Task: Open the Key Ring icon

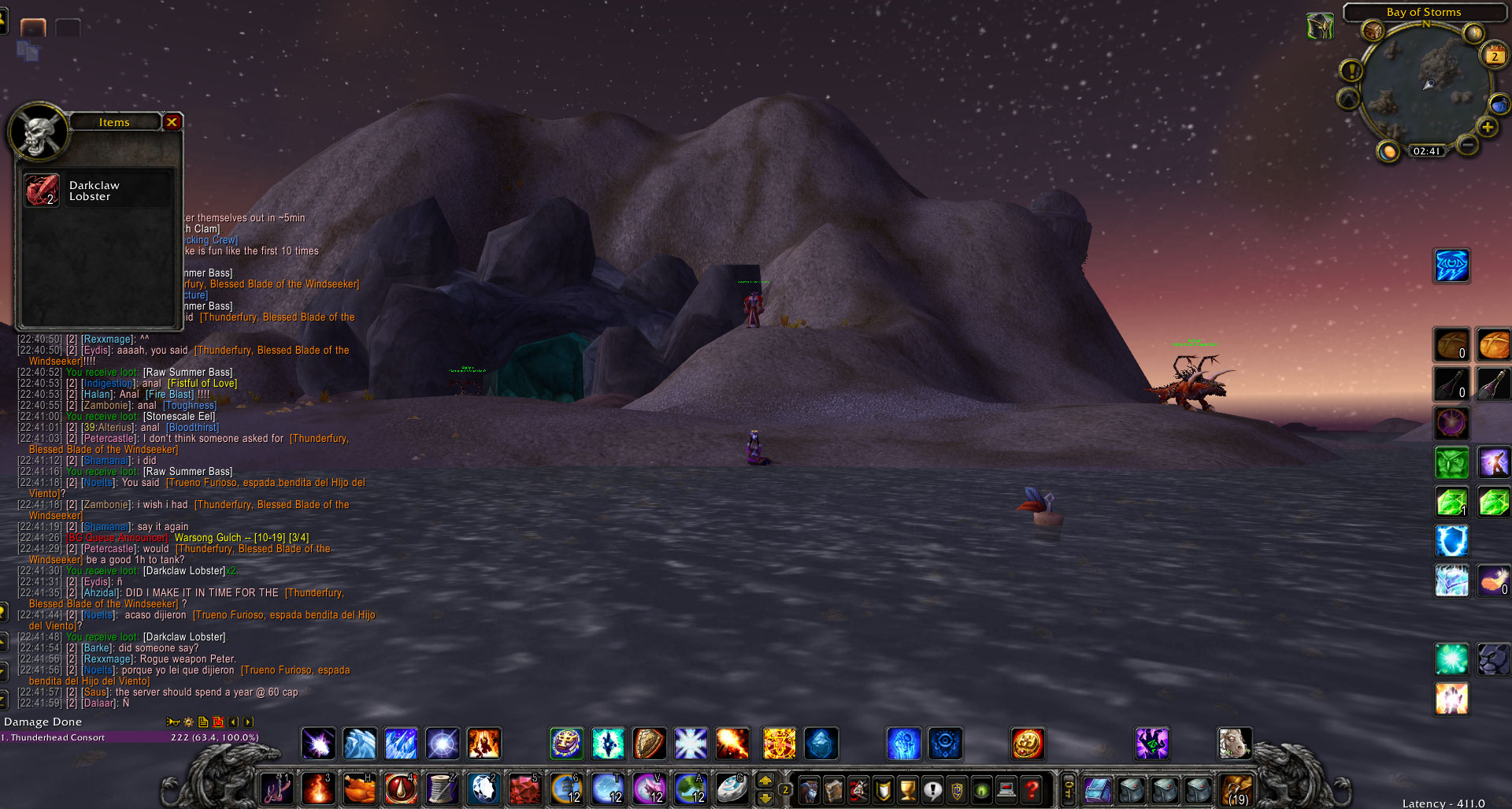Action: point(1068,790)
